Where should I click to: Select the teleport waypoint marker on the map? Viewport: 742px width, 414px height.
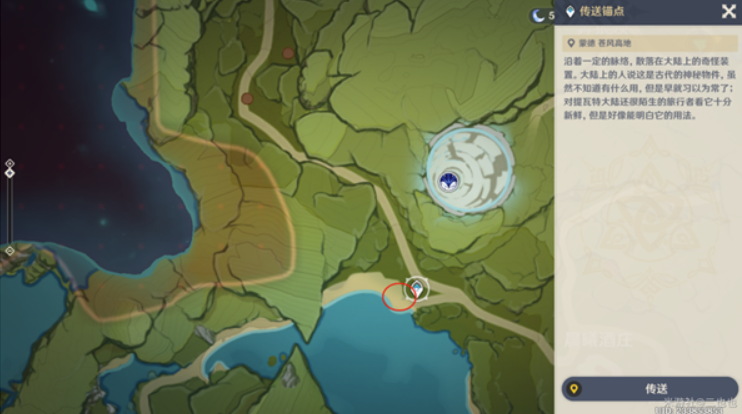pyautogui.click(x=416, y=288)
